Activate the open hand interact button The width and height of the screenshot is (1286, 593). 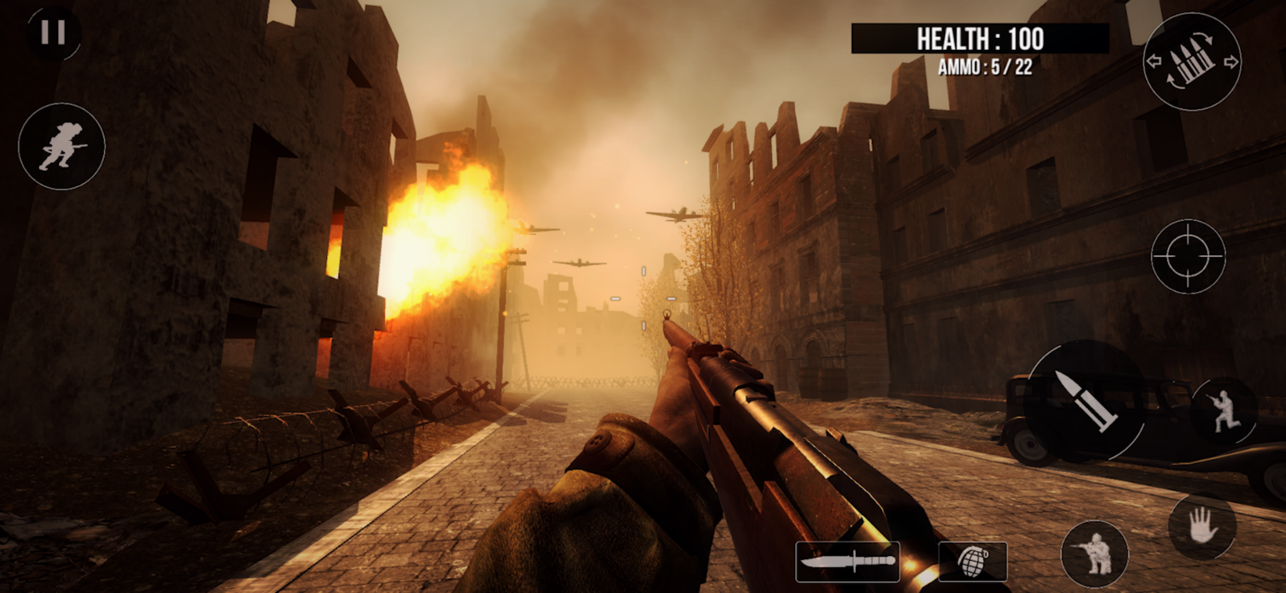coord(1202,527)
